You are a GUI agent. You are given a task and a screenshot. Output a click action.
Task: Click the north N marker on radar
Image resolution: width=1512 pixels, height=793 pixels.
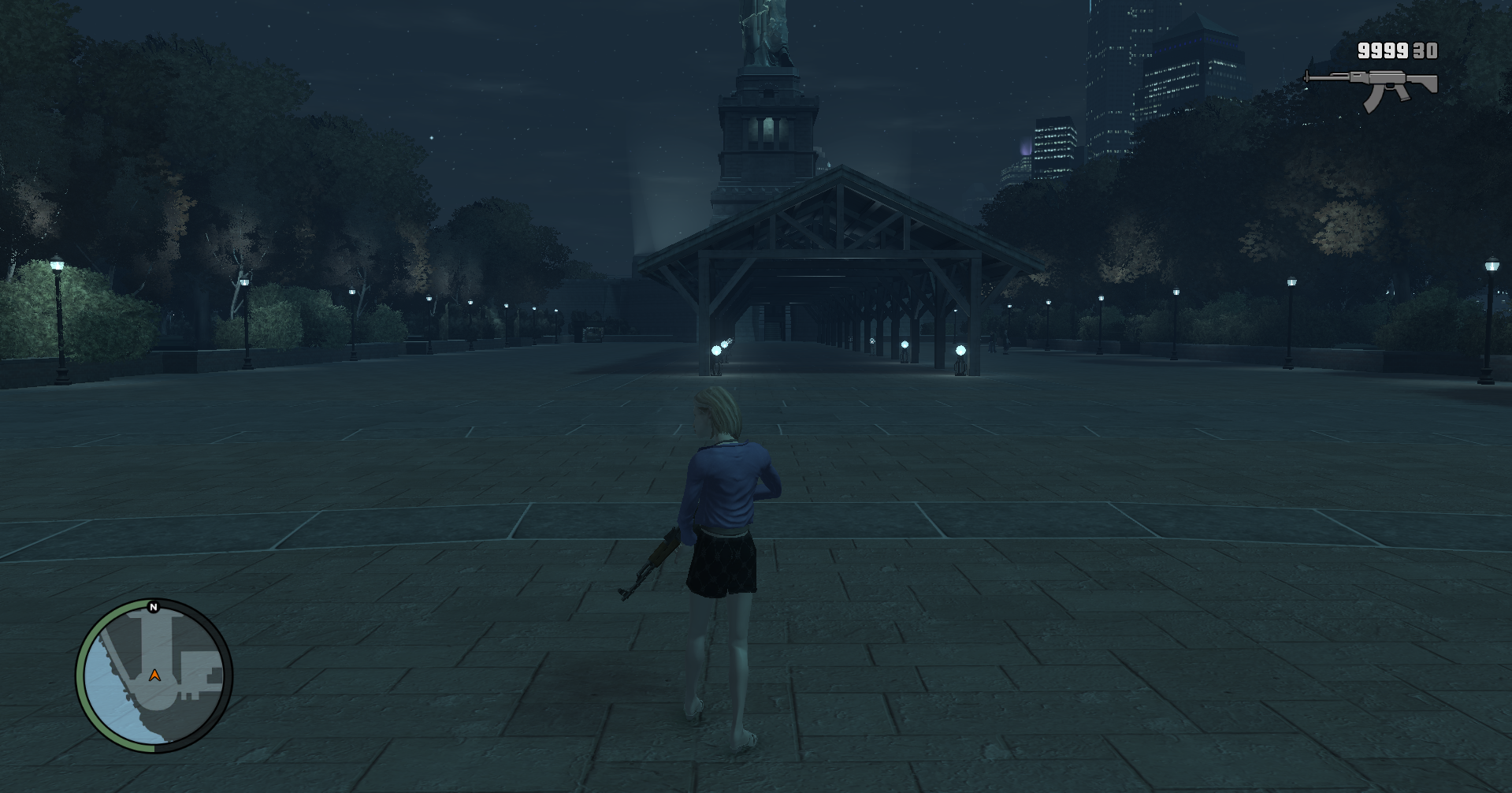coord(154,607)
